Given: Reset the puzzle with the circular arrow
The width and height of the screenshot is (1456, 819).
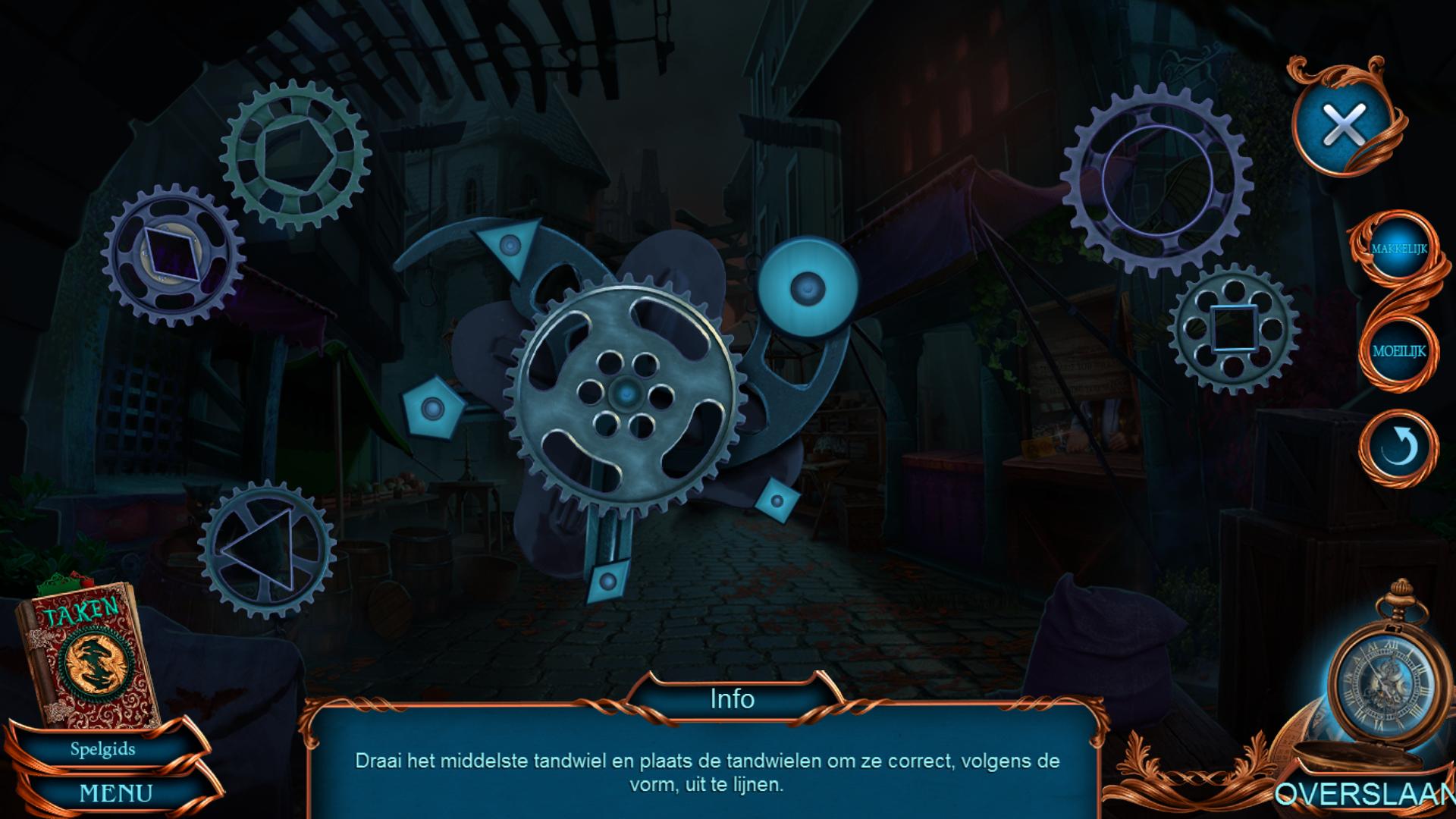Looking at the screenshot, I should point(1398,448).
